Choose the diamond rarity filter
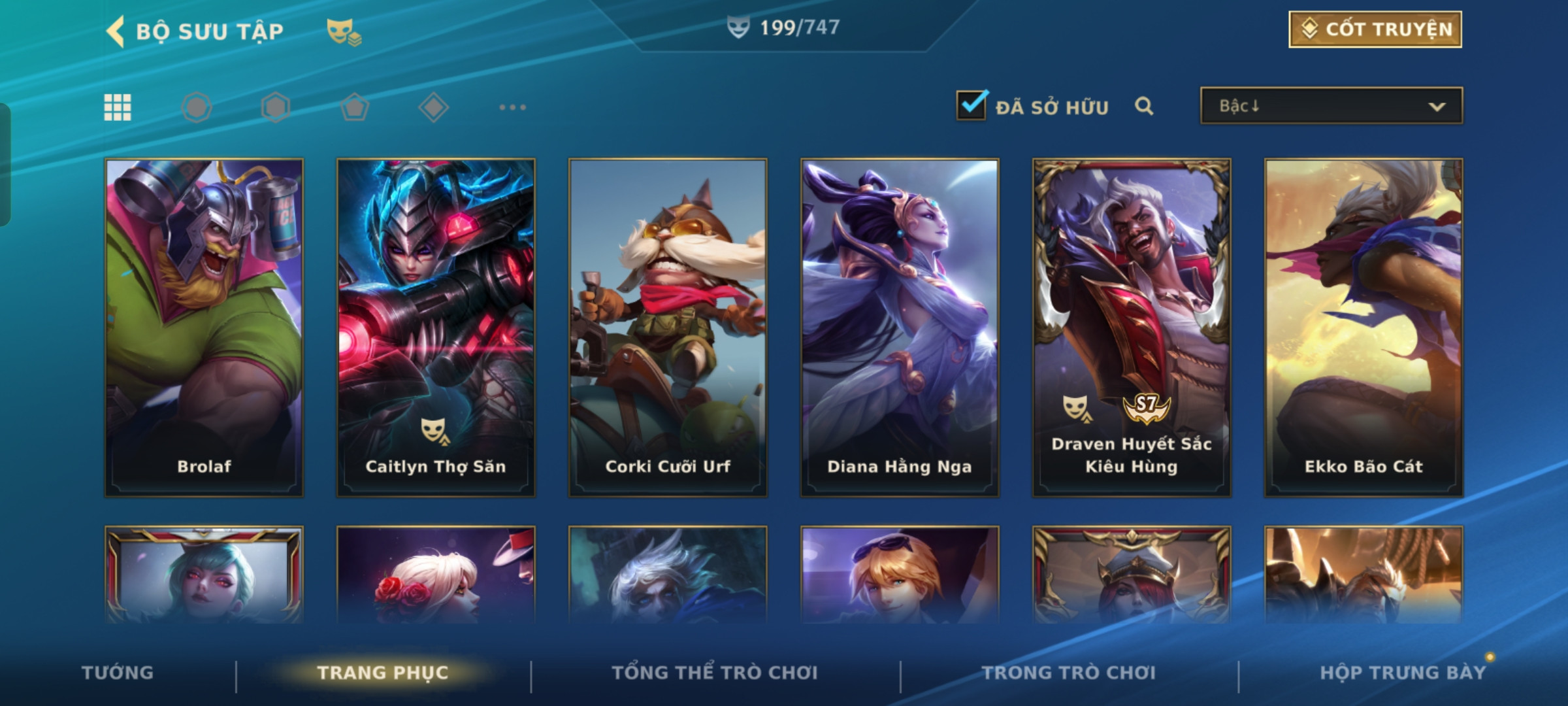Image resolution: width=1568 pixels, height=706 pixels. (433, 107)
